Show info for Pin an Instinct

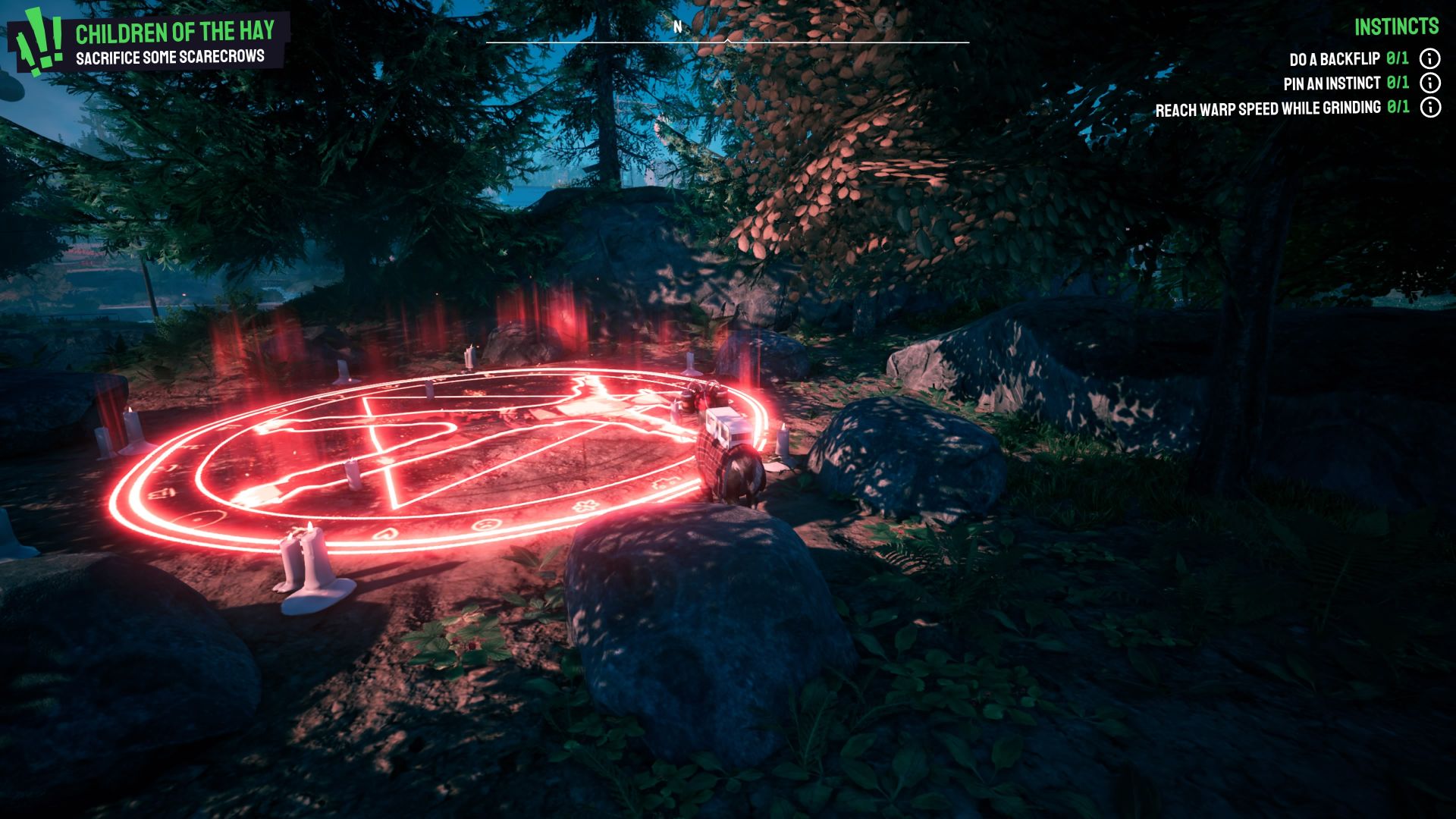pos(1429,83)
